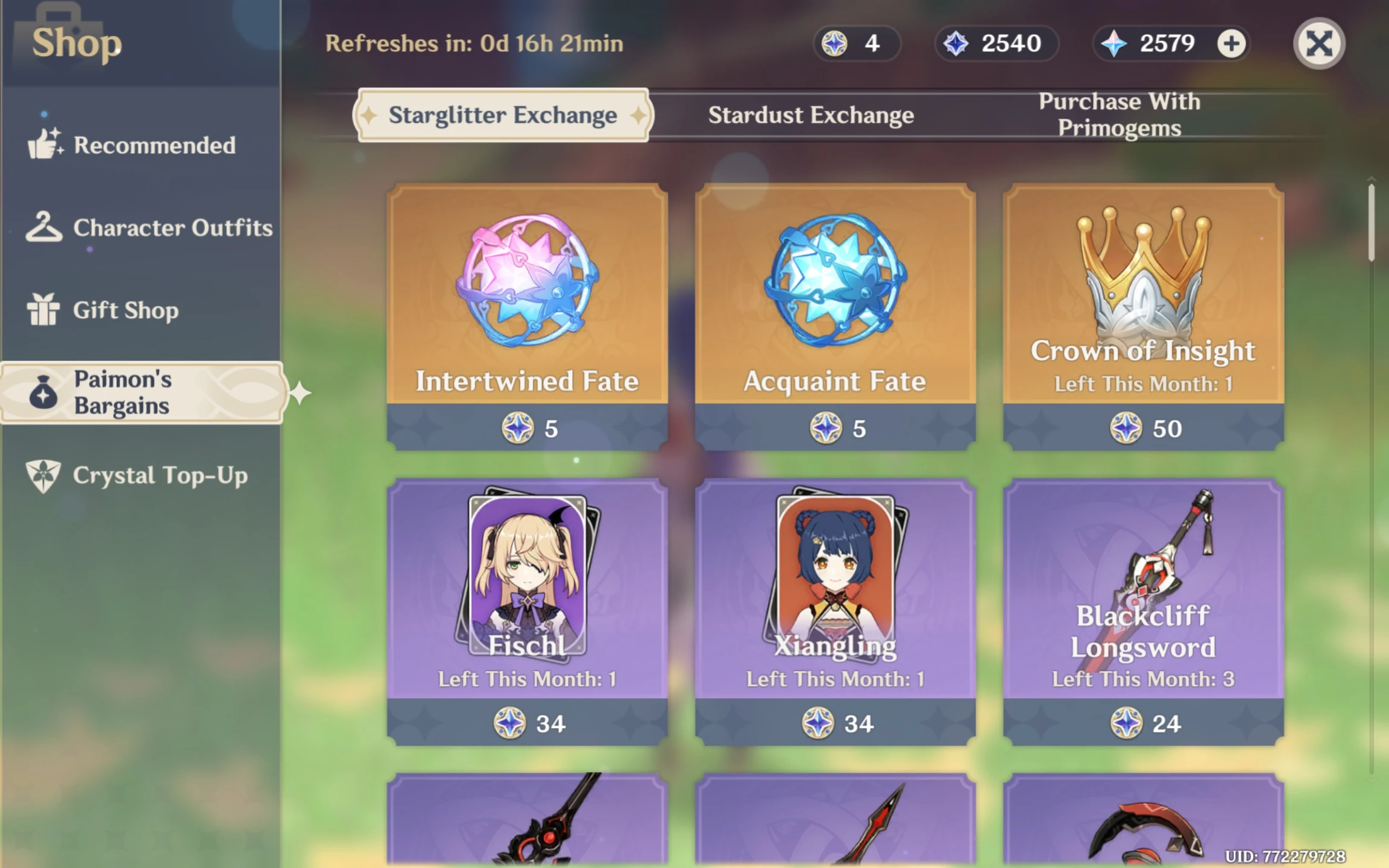
Task: Purchase an Intertwined Fate
Action: [527, 313]
